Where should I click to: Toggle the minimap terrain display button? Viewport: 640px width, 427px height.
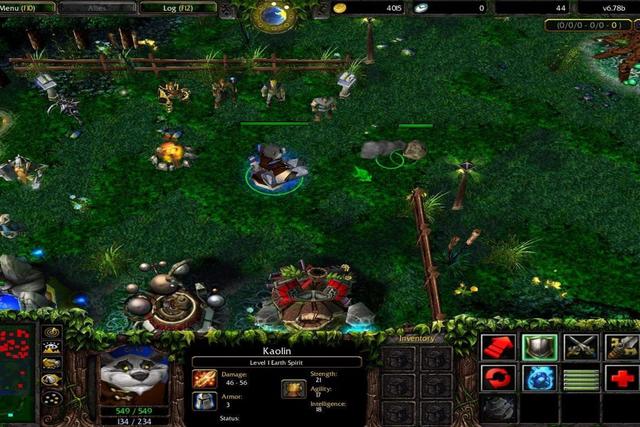coord(51,348)
